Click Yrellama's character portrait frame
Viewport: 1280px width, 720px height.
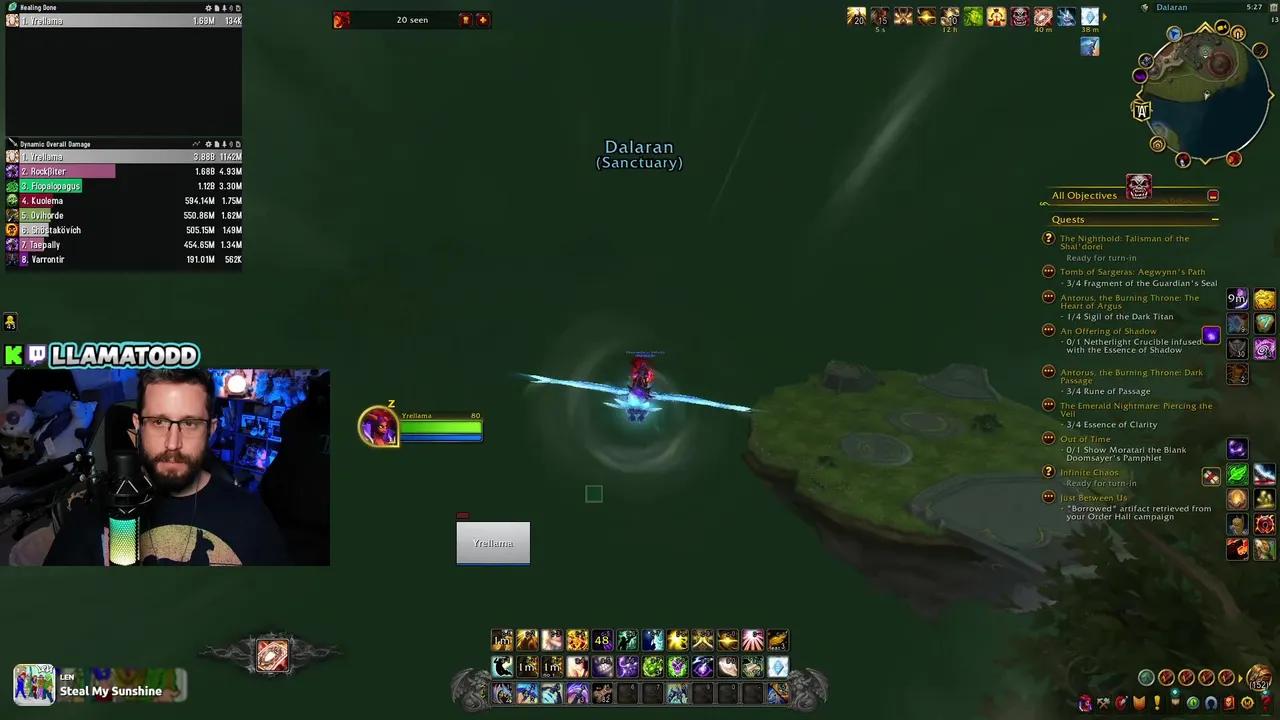pos(379,426)
